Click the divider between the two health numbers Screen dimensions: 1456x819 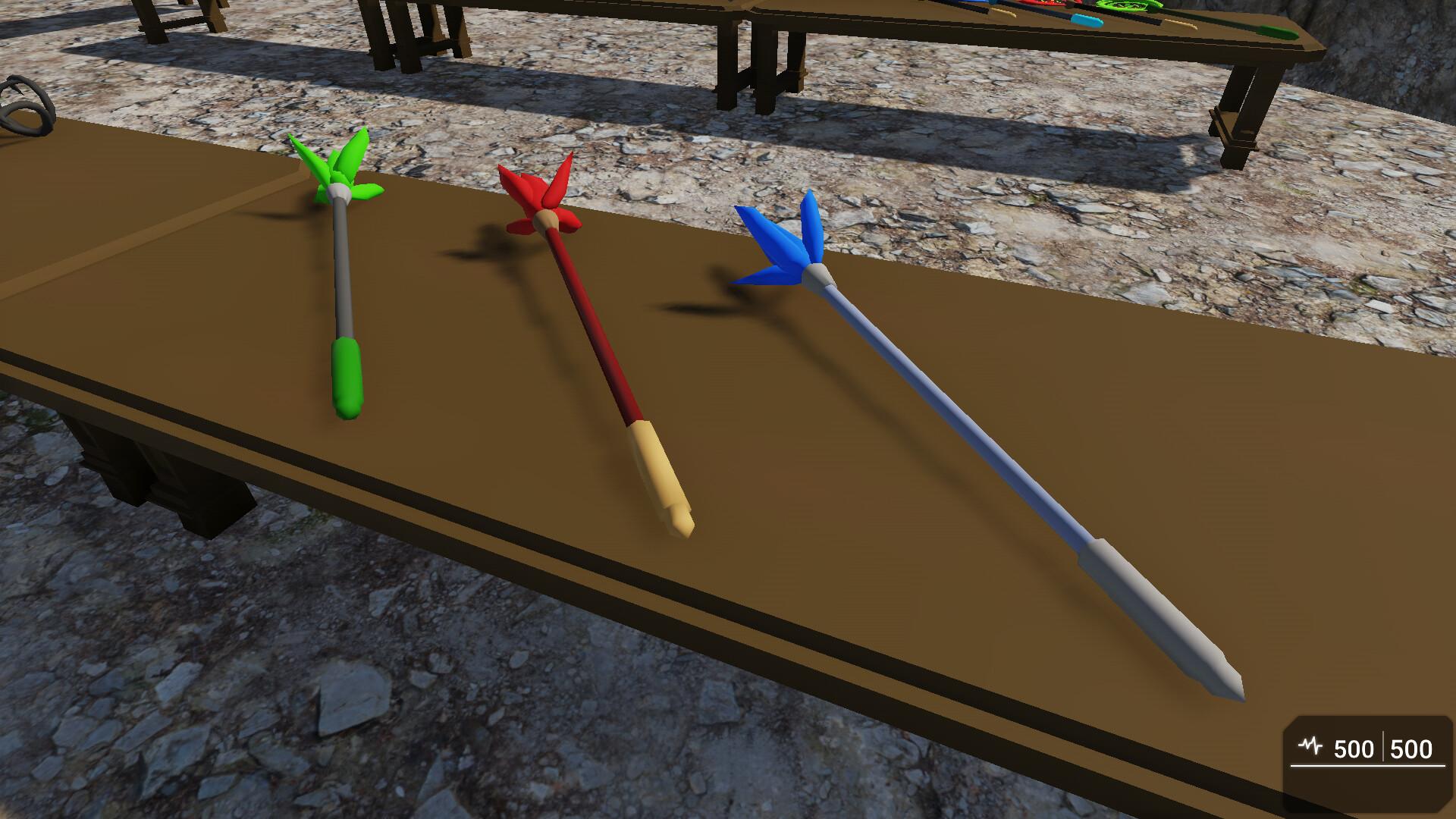coord(1383,745)
